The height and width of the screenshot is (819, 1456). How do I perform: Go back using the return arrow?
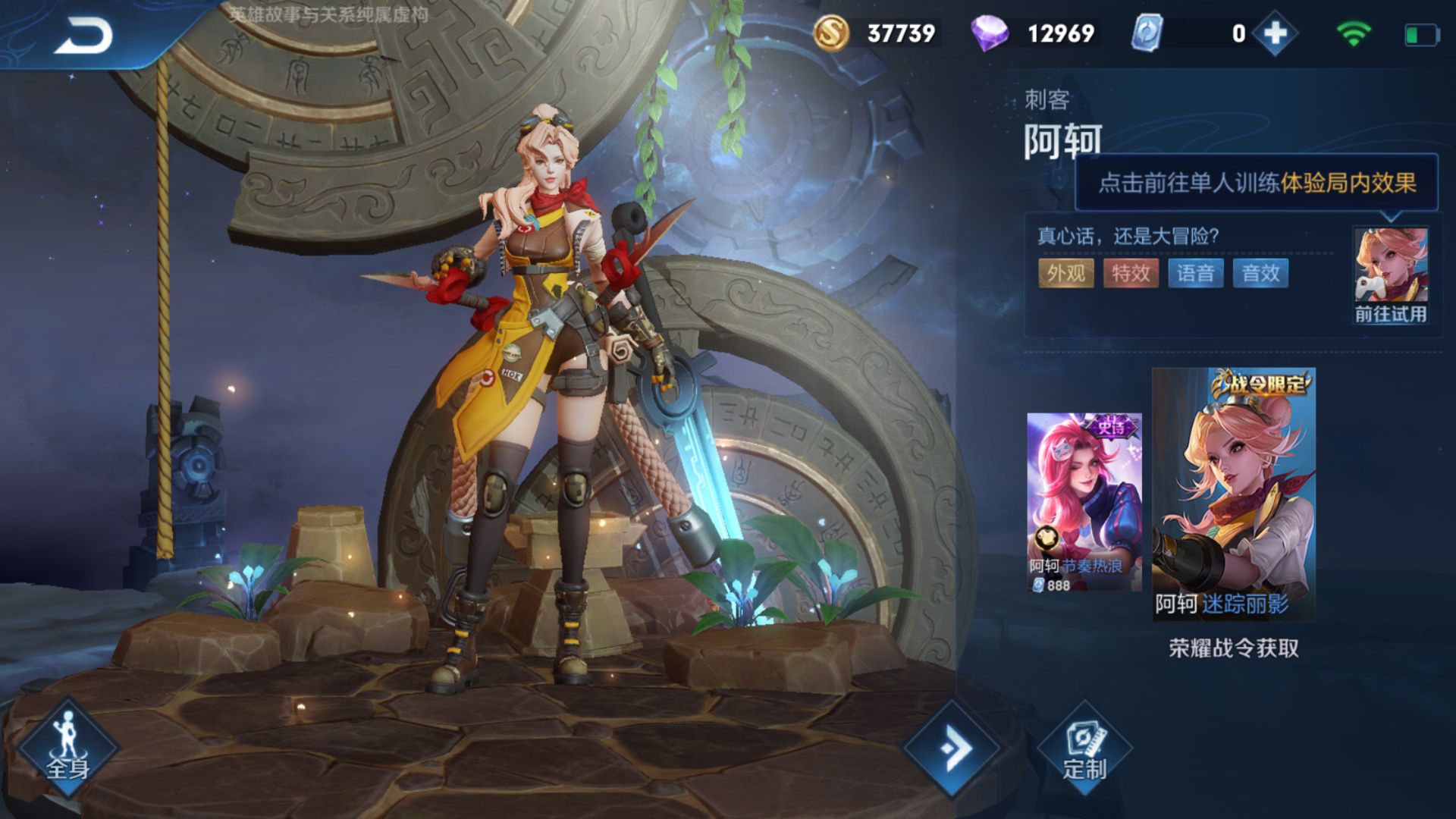pyautogui.click(x=83, y=36)
